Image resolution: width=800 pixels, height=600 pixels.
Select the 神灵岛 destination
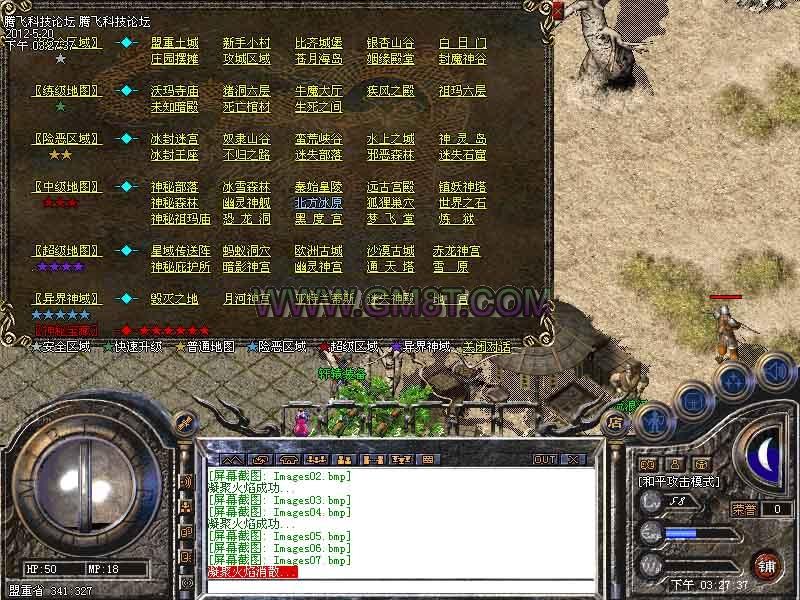[462, 139]
